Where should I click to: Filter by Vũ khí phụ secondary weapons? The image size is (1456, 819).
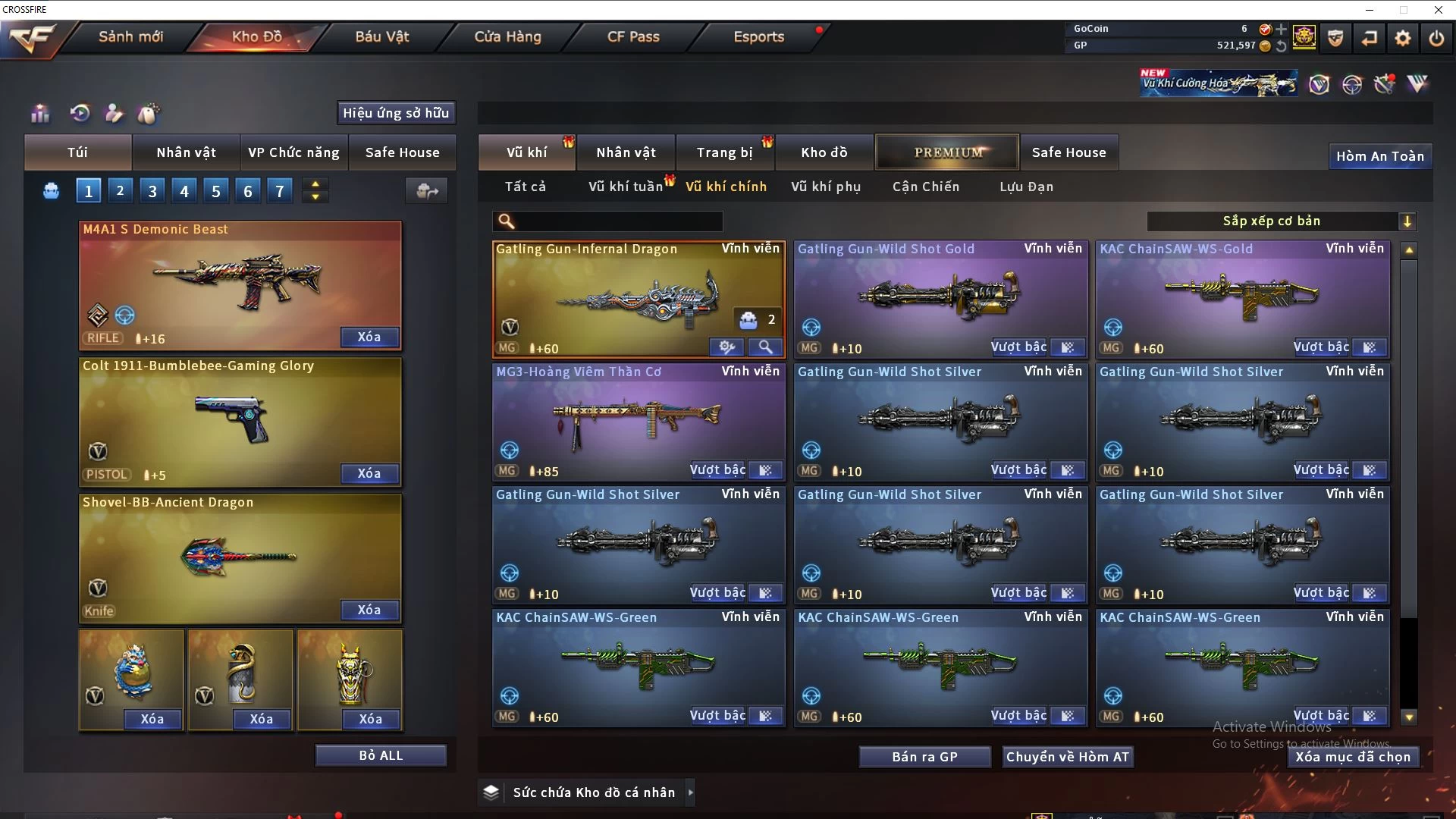(826, 187)
